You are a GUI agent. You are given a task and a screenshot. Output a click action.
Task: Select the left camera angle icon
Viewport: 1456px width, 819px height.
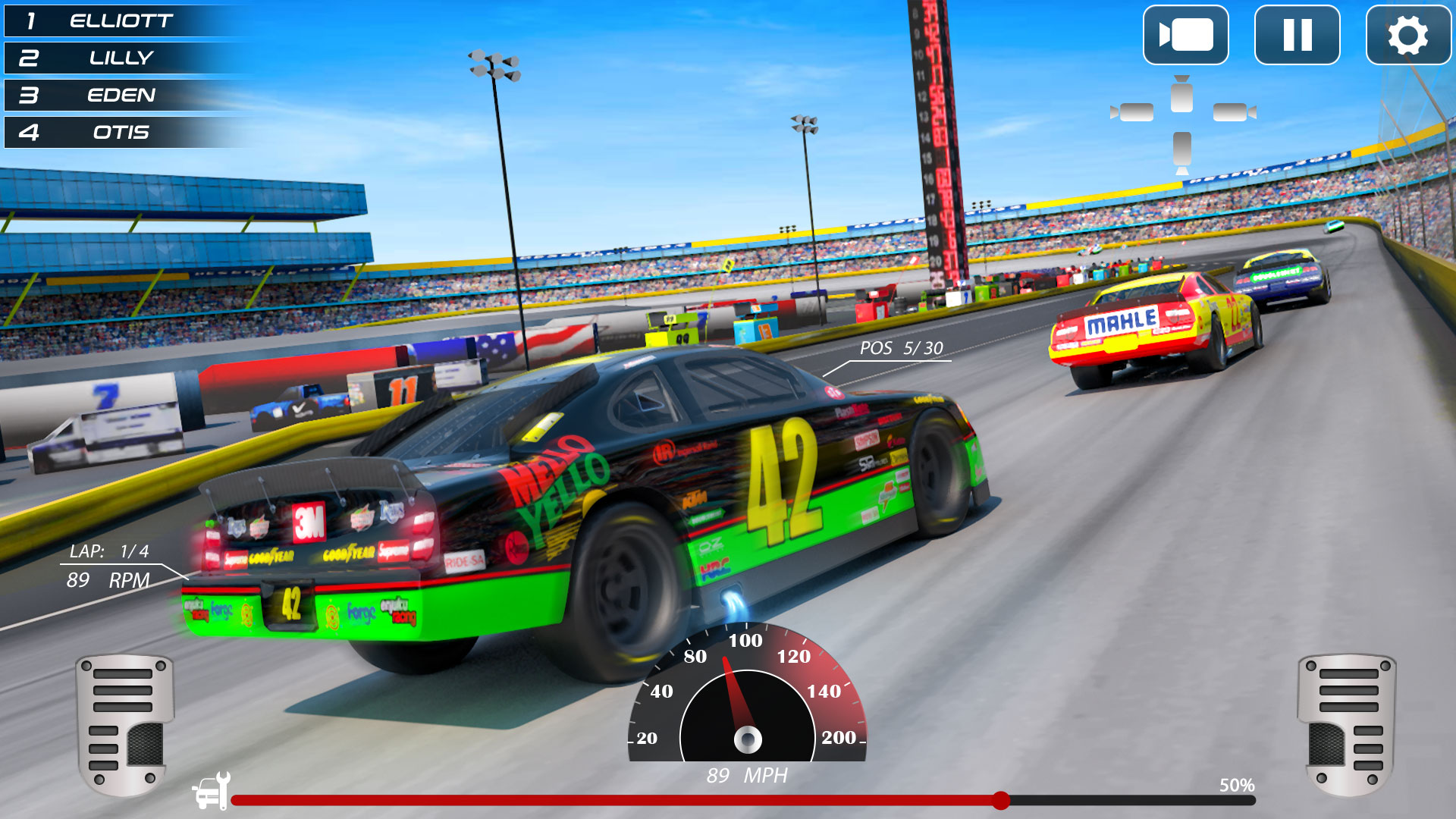point(1133,112)
